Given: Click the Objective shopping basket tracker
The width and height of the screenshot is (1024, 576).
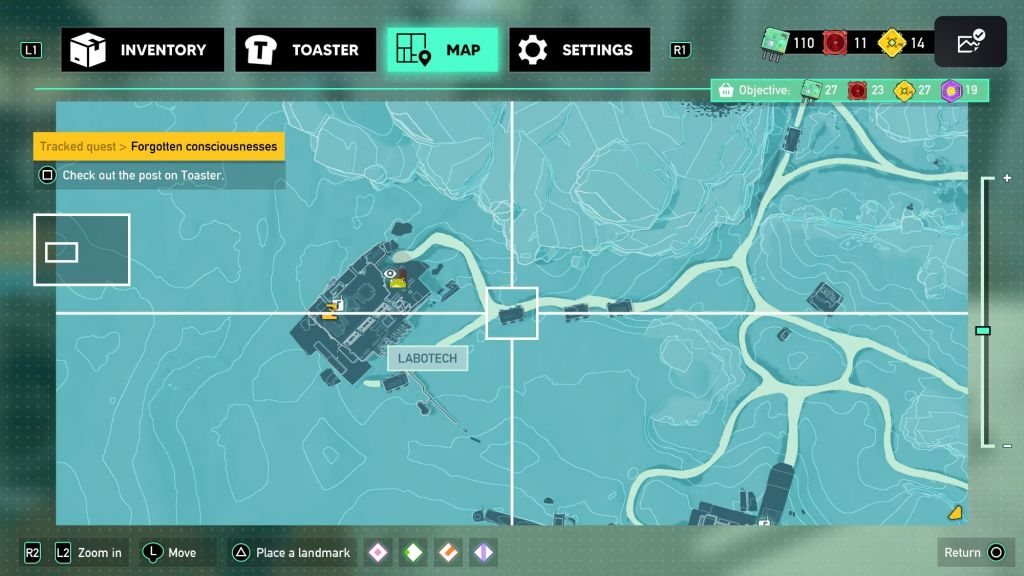Looking at the screenshot, I should point(727,91).
